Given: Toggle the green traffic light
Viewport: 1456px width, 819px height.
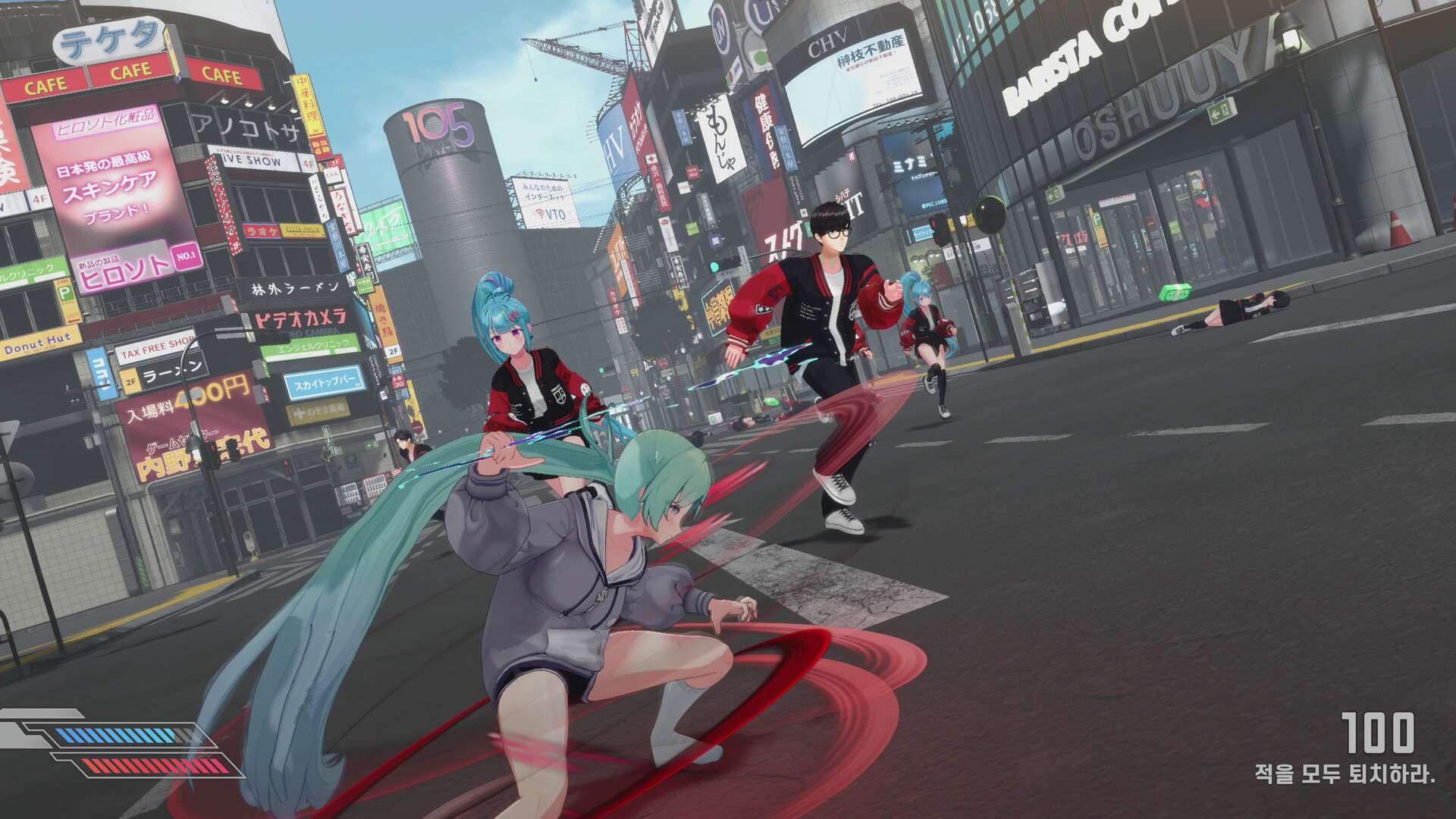Looking at the screenshot, I should click(714, 267).
